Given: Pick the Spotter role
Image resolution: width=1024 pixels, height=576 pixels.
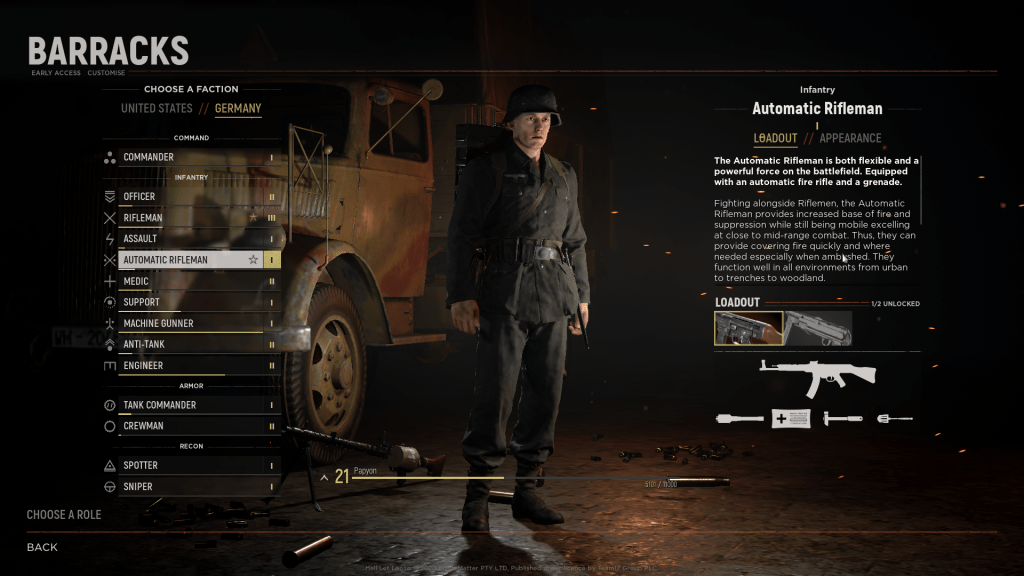Looking at the screenshot, I should coord(190,465).
